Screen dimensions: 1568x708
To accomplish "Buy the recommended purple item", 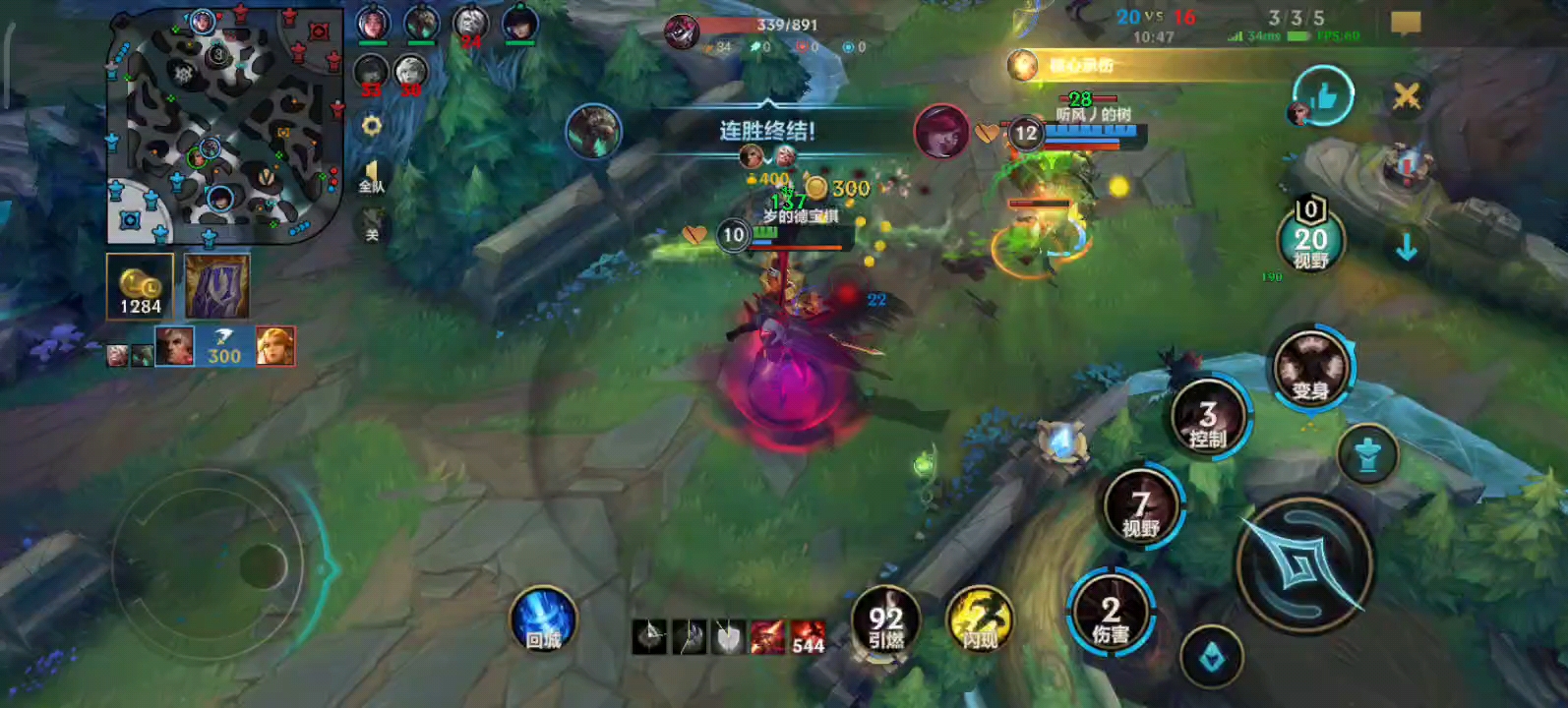I will [217, 287].
